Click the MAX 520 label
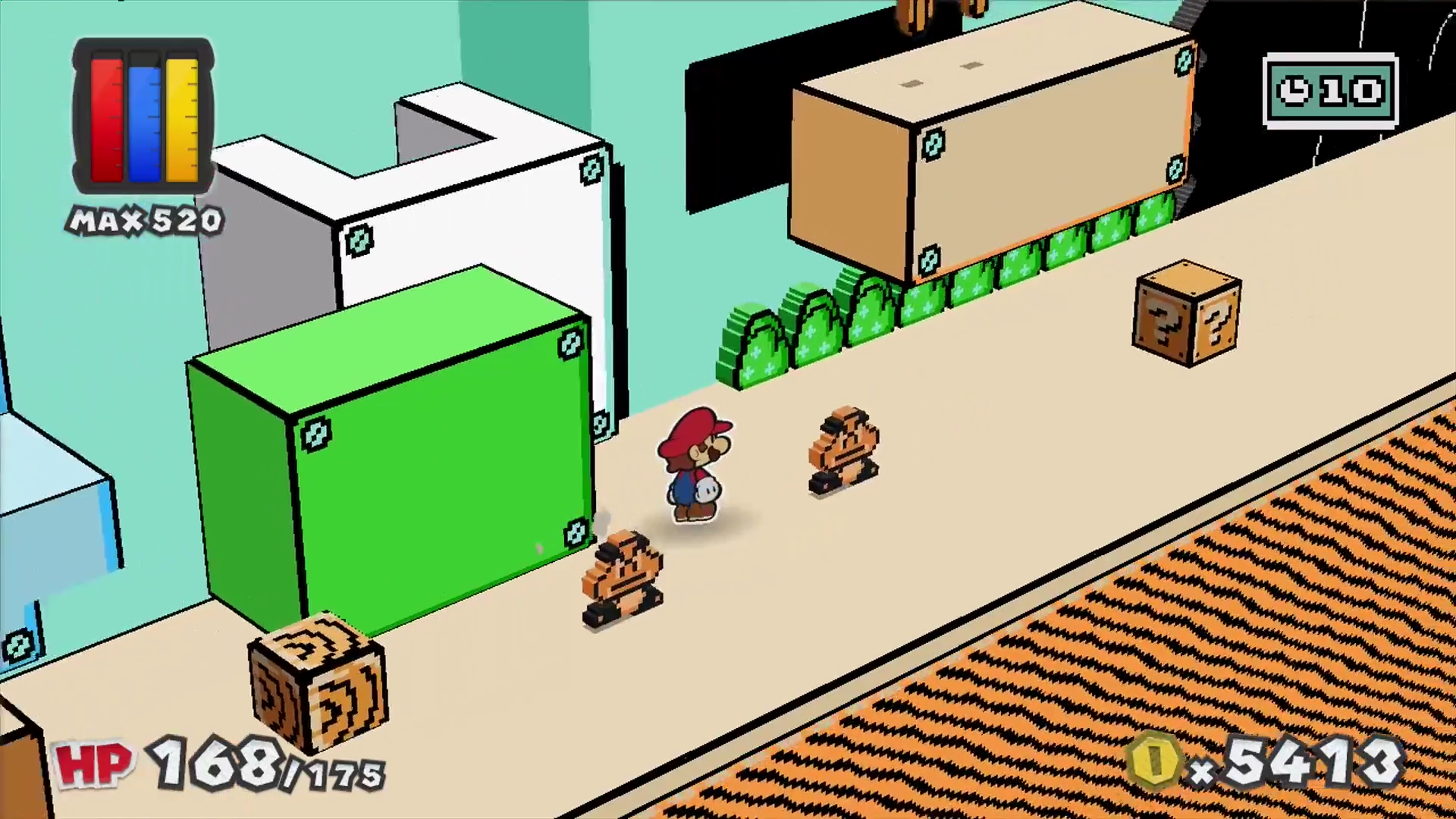 coord(144,220)
